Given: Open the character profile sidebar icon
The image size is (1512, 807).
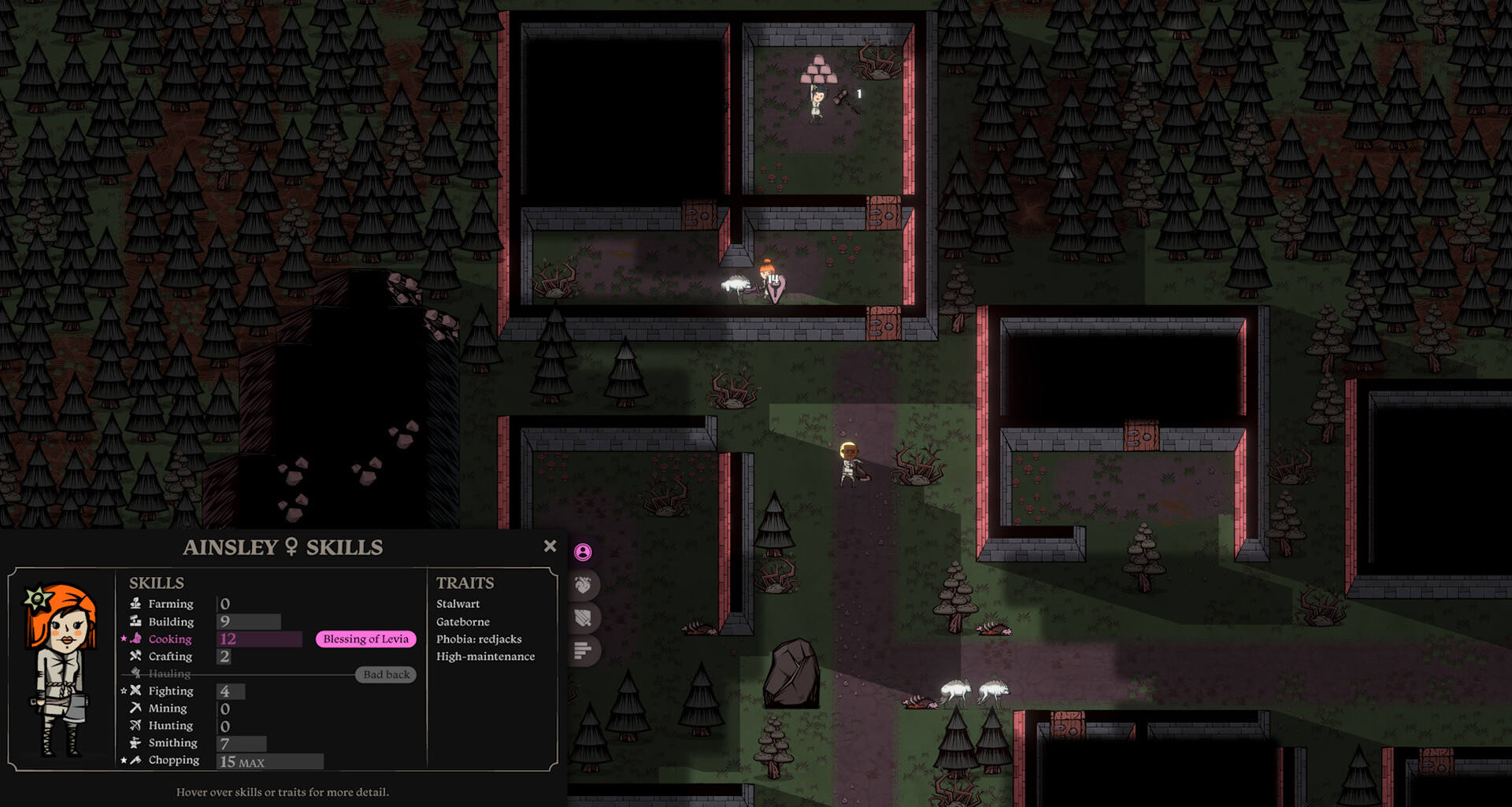Looking at the screenshot, I should point(584,552).
